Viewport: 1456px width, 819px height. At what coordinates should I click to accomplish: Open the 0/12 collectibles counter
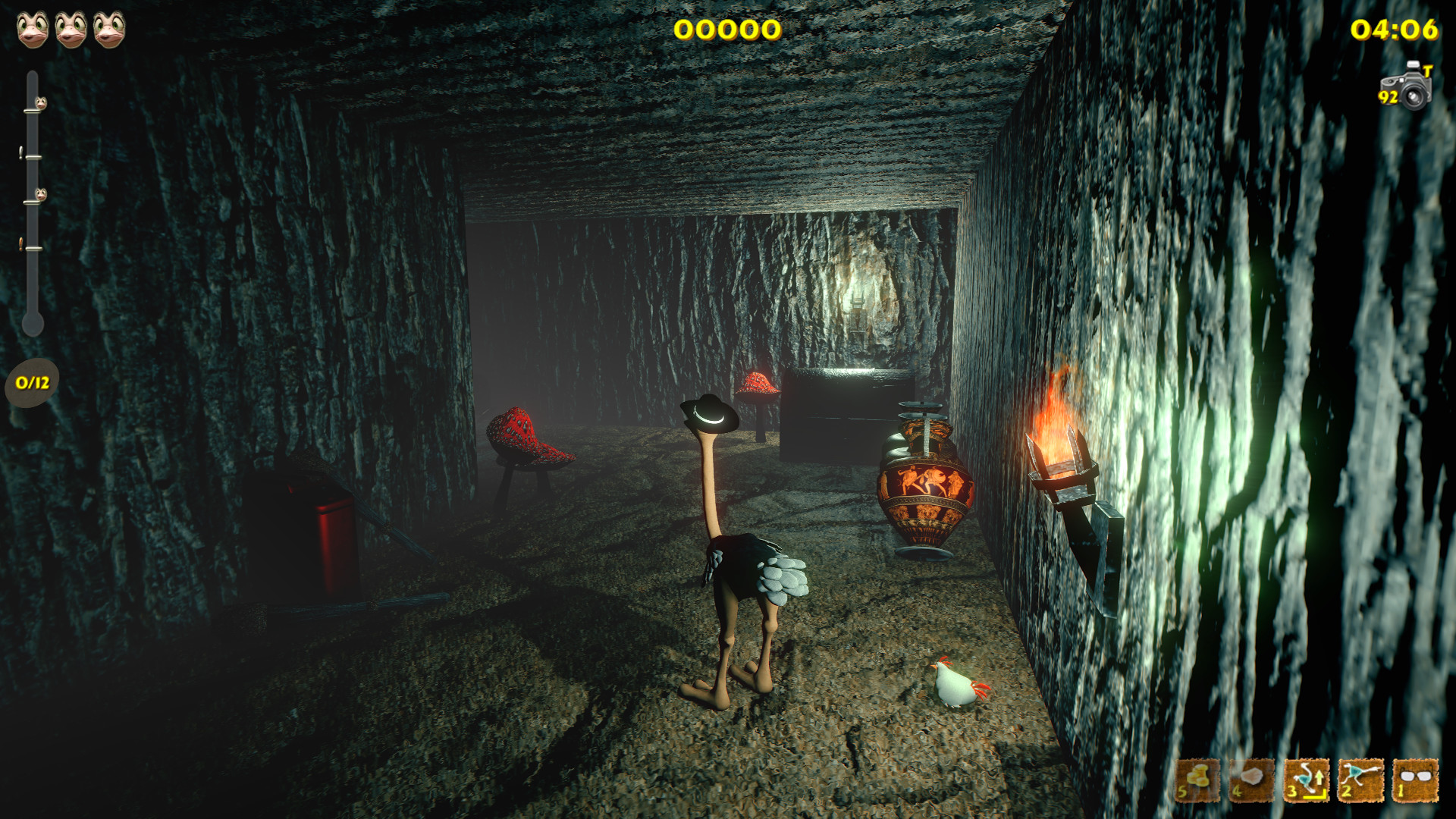click(30, 383)
